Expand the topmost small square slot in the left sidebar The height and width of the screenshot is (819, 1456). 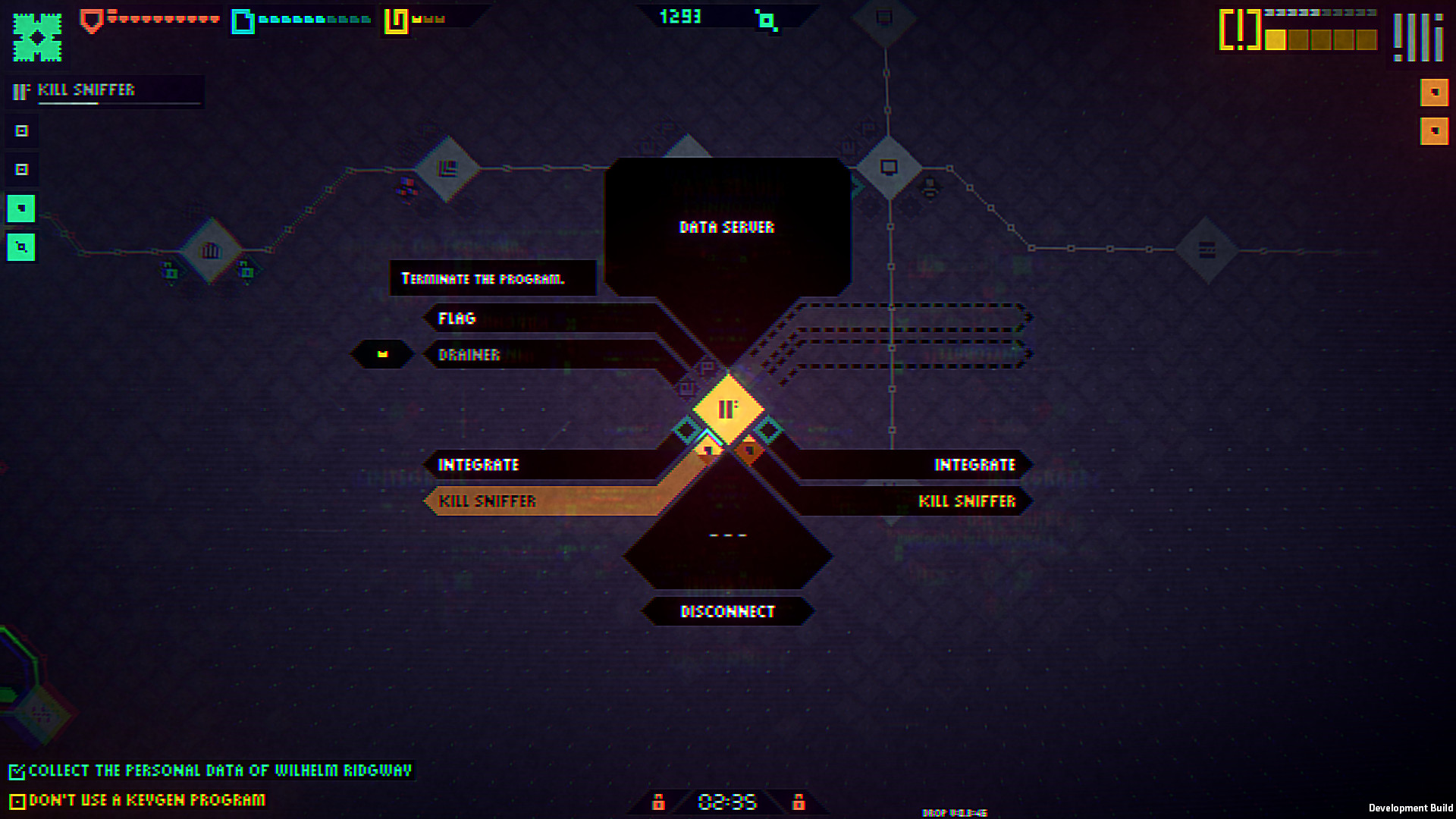point(22,130)
